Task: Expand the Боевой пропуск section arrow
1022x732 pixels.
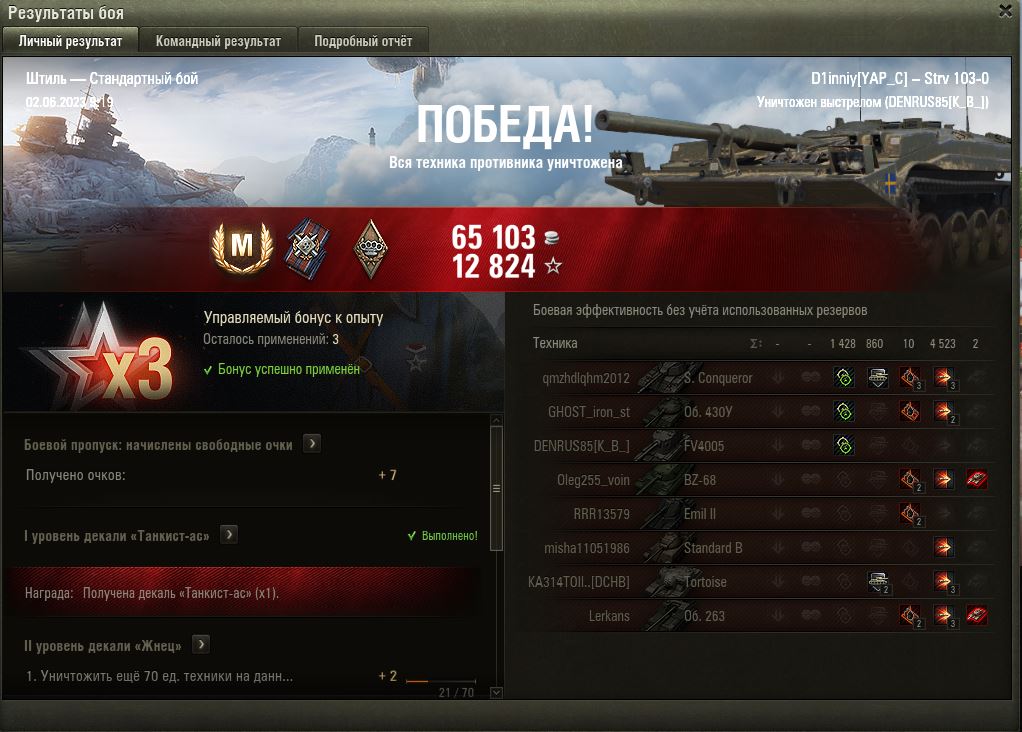Action: [312, 444]
